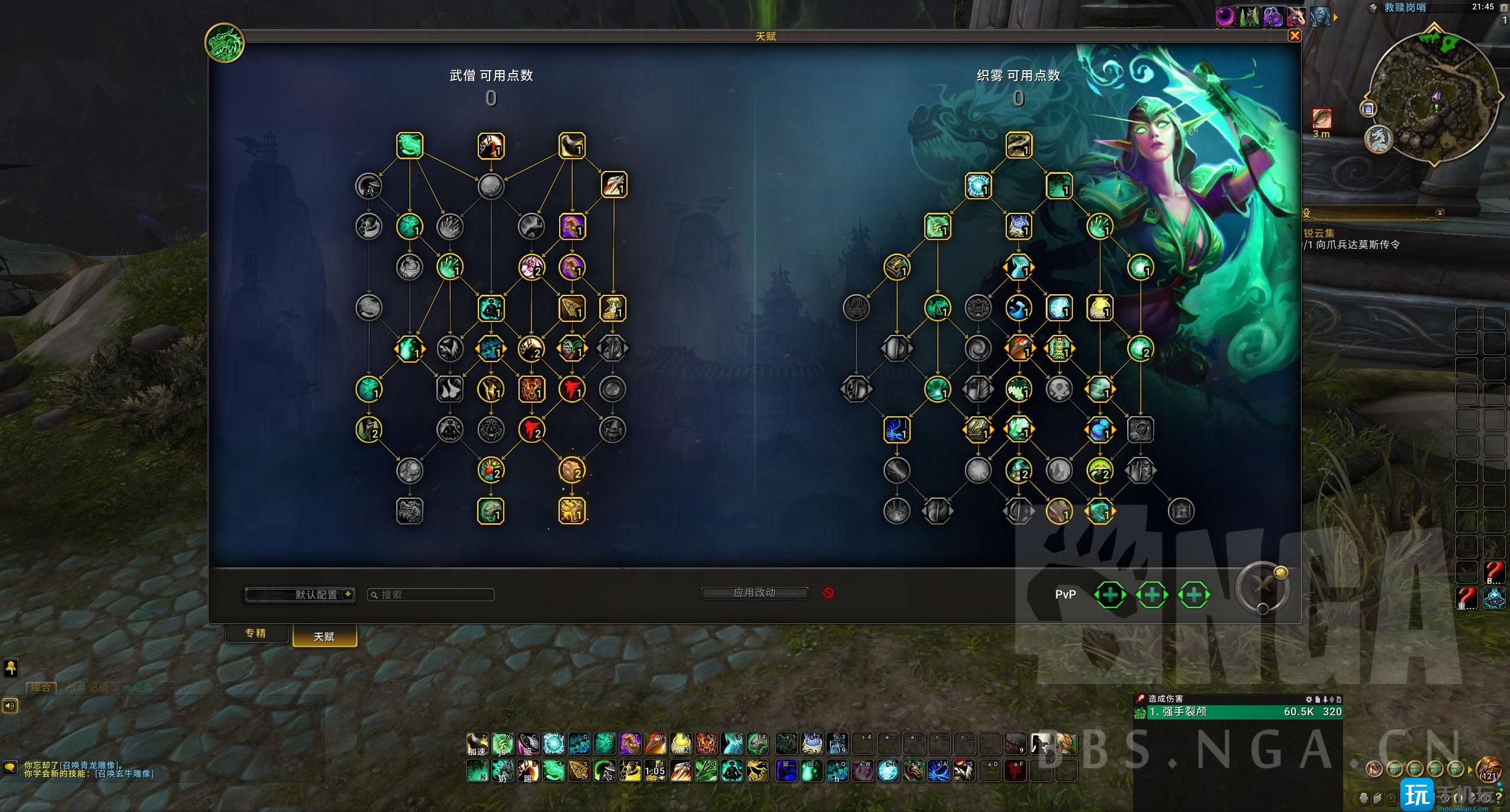Click the red reset changes icon

[x=828, y=593]
